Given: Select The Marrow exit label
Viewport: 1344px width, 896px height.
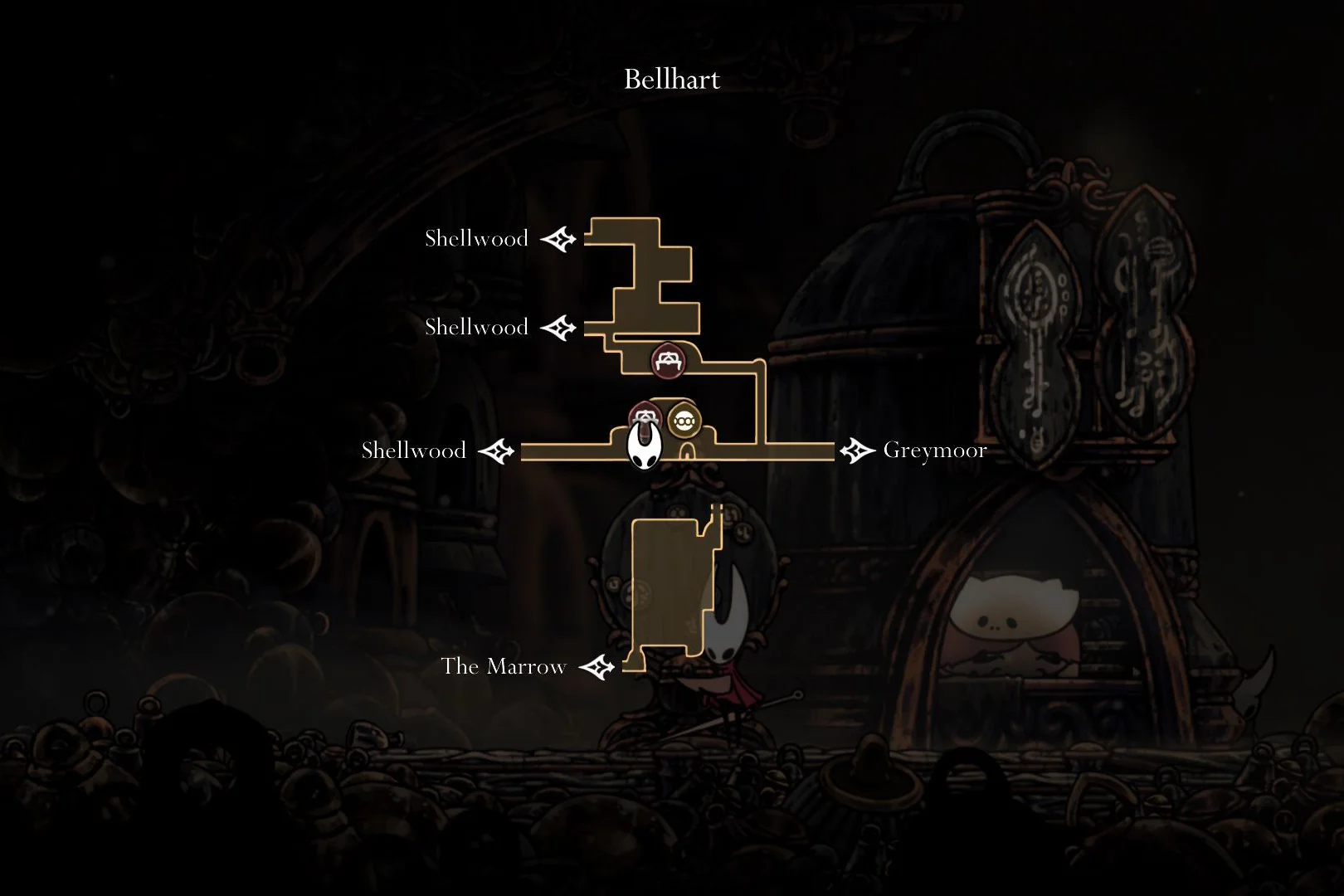Looking at the screenshot, I should tap(504, 667).
